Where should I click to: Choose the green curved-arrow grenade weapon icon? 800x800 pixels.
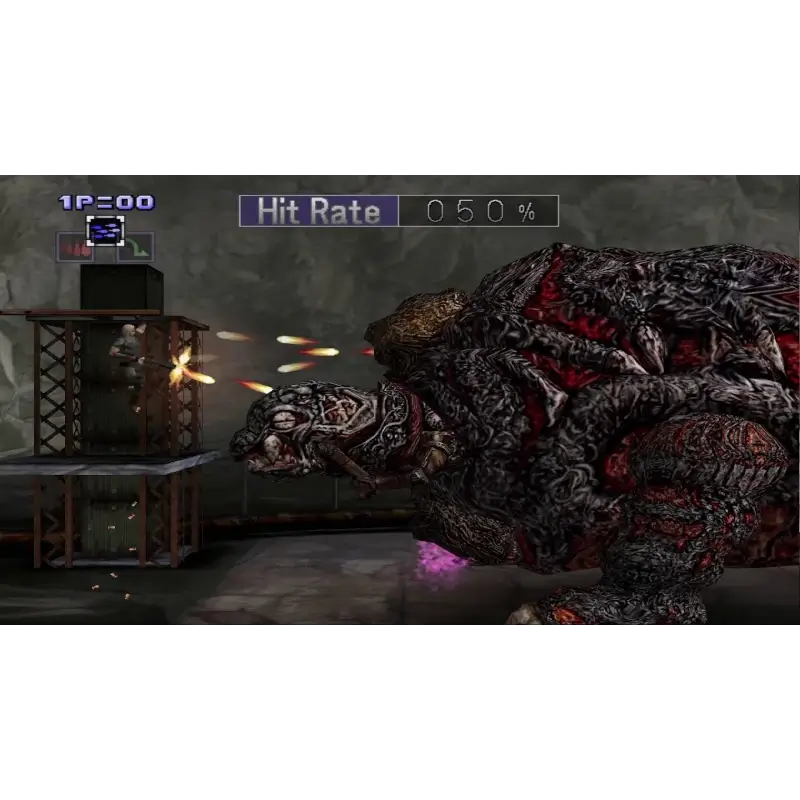pyautogui.click(x=135, y=247)
